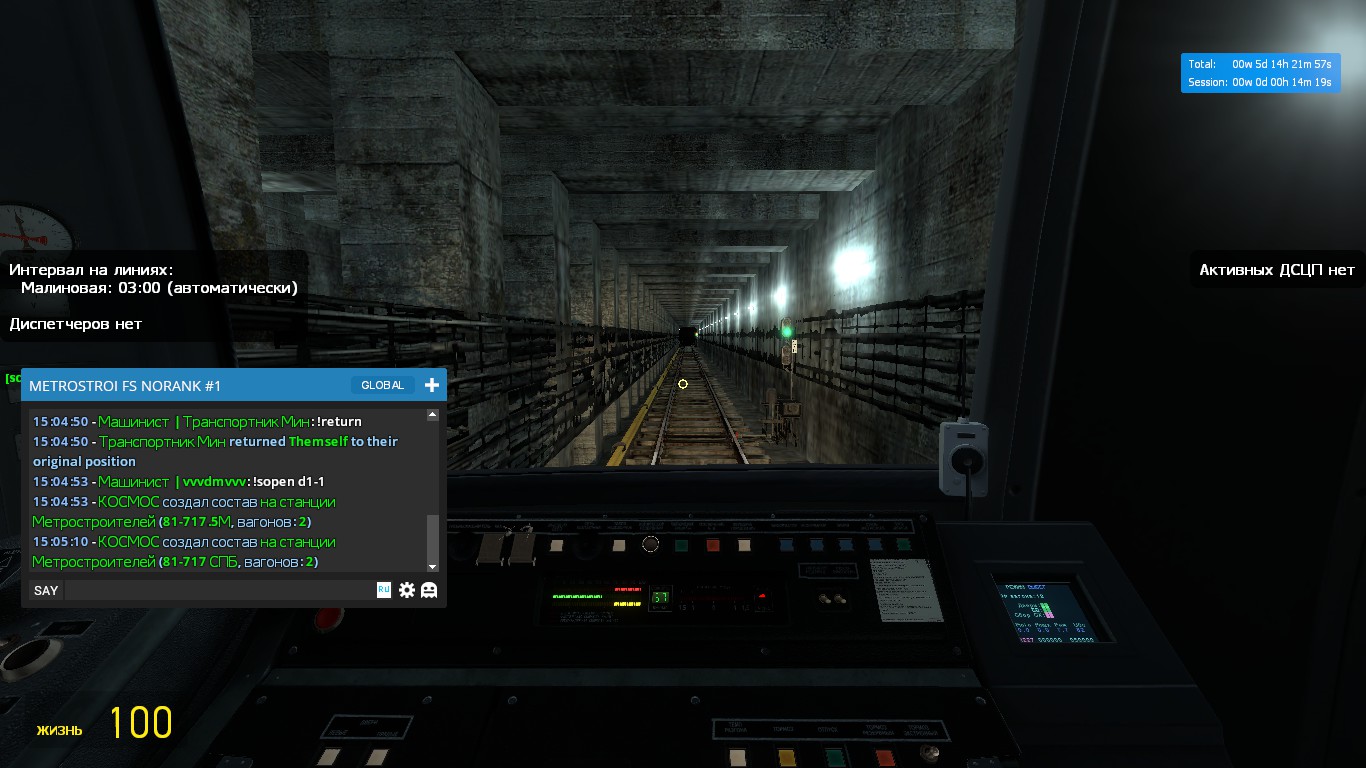1366x768 pixels.
Task: Click the chat scrollbar's up arrow
Action: [433, 414]
